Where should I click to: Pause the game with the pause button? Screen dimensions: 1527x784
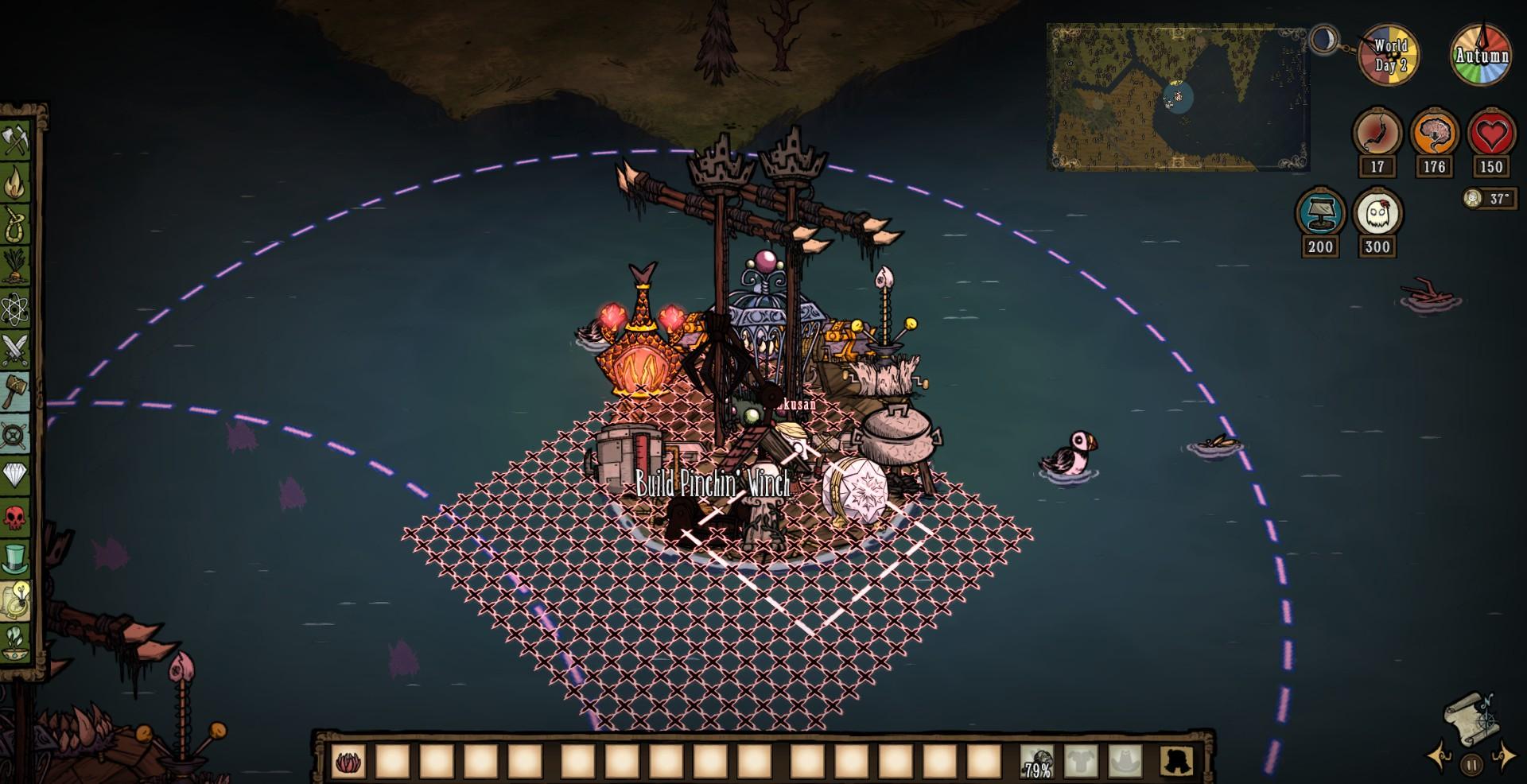coord(1471,765)
